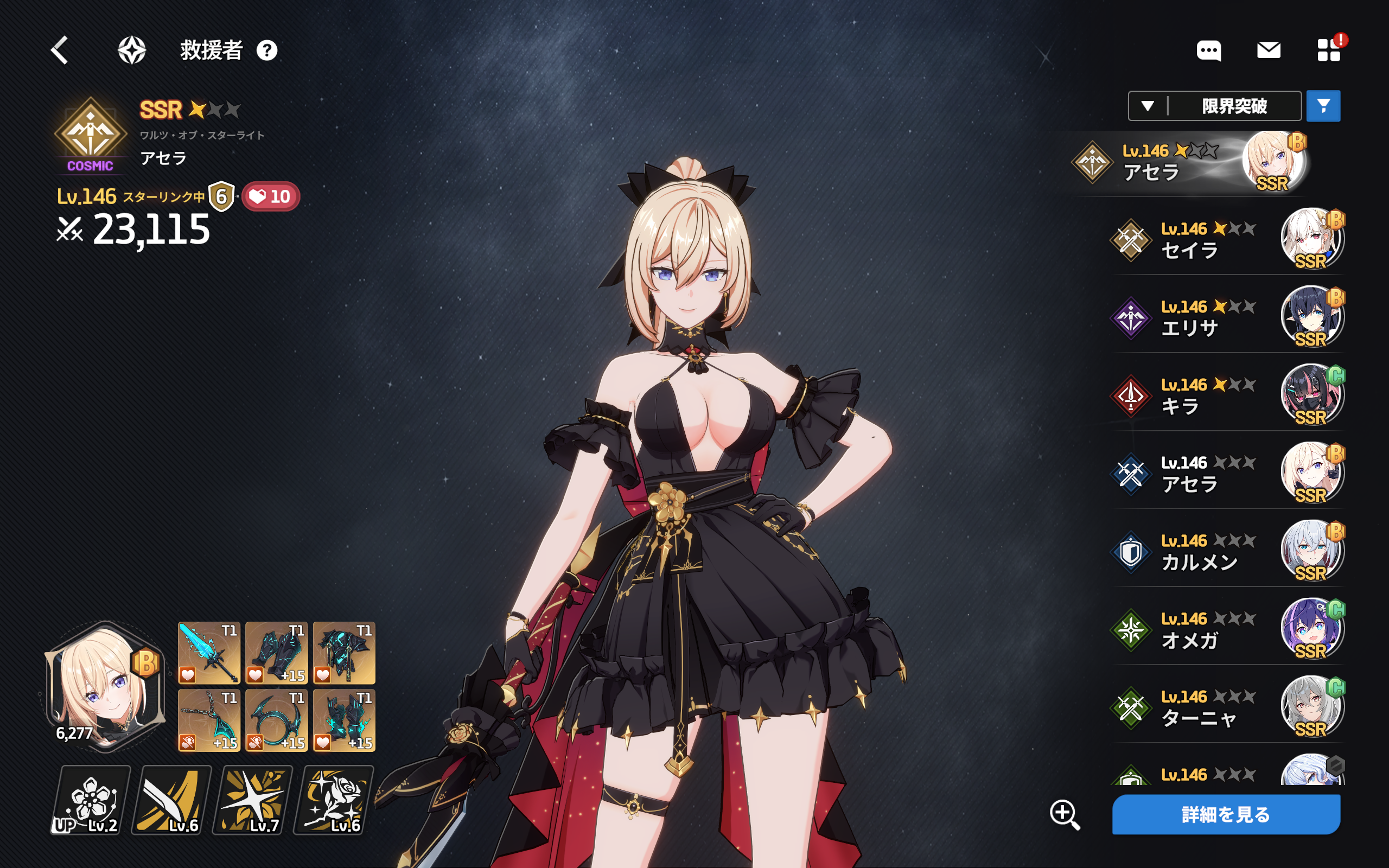Go back with the arrow button

pos(60,50)
